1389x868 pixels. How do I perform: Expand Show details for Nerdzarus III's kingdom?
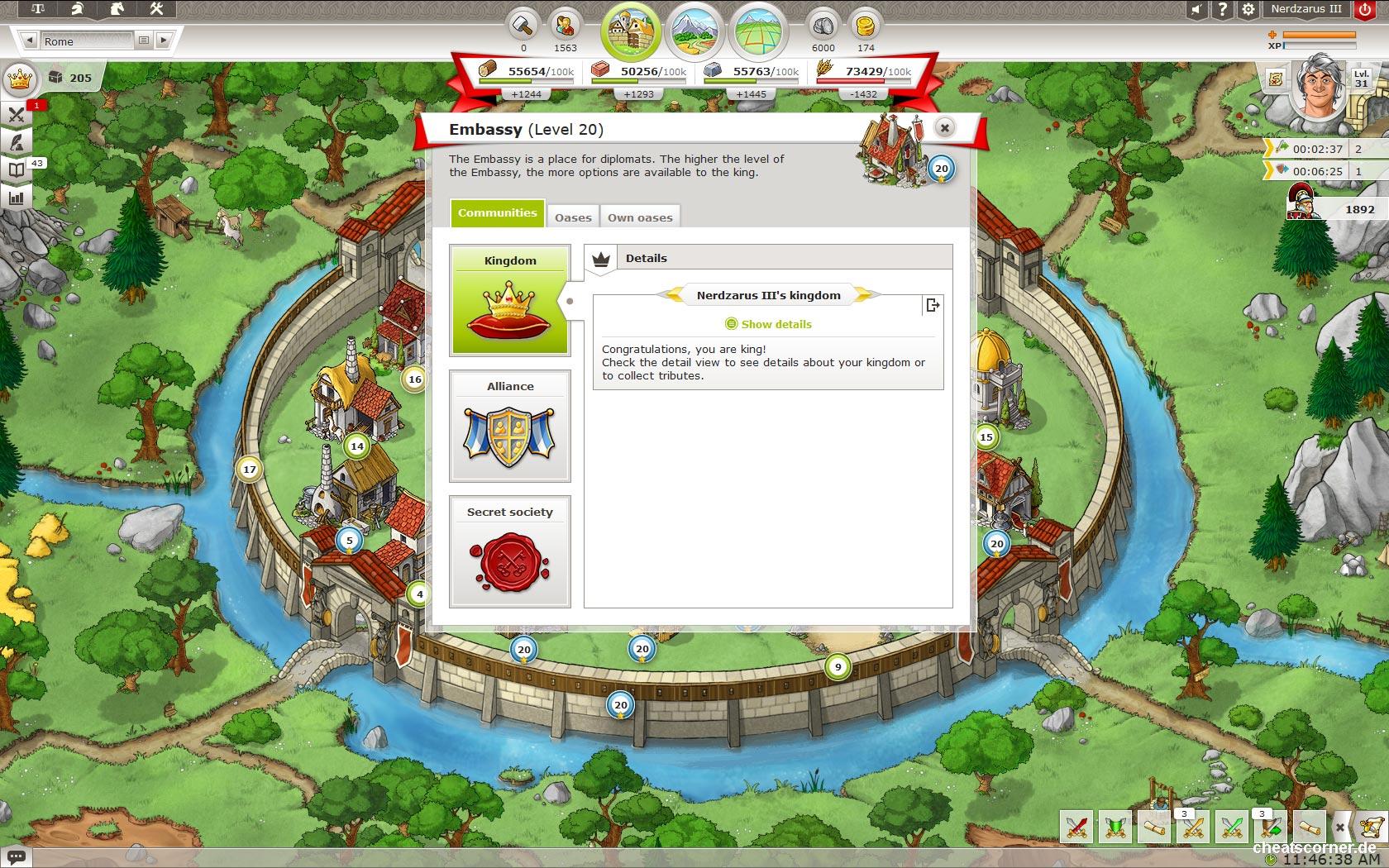pyautogui.click(x=768, y=324)
